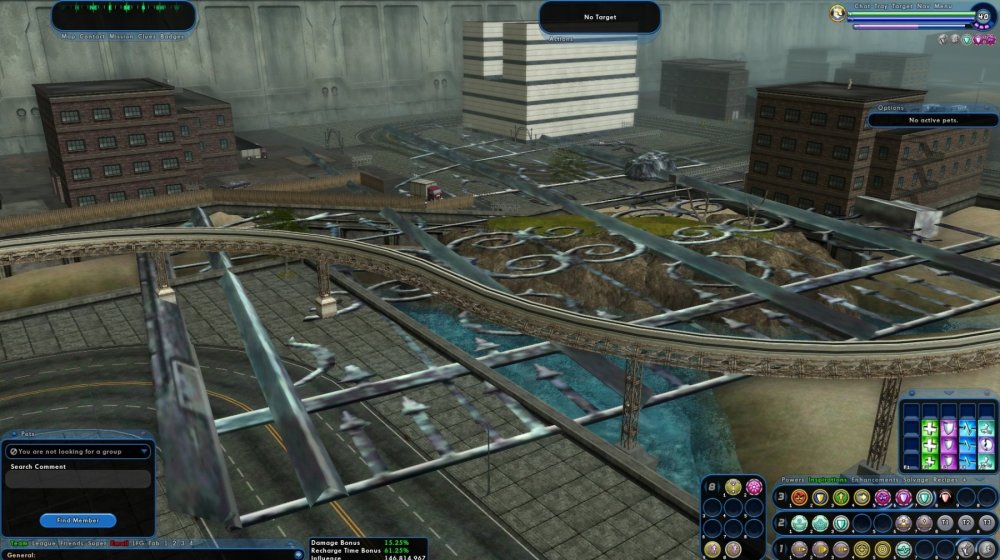Open pet window Options
Viewport: 1000px width, 560px height.
click(x=890, y=108)
